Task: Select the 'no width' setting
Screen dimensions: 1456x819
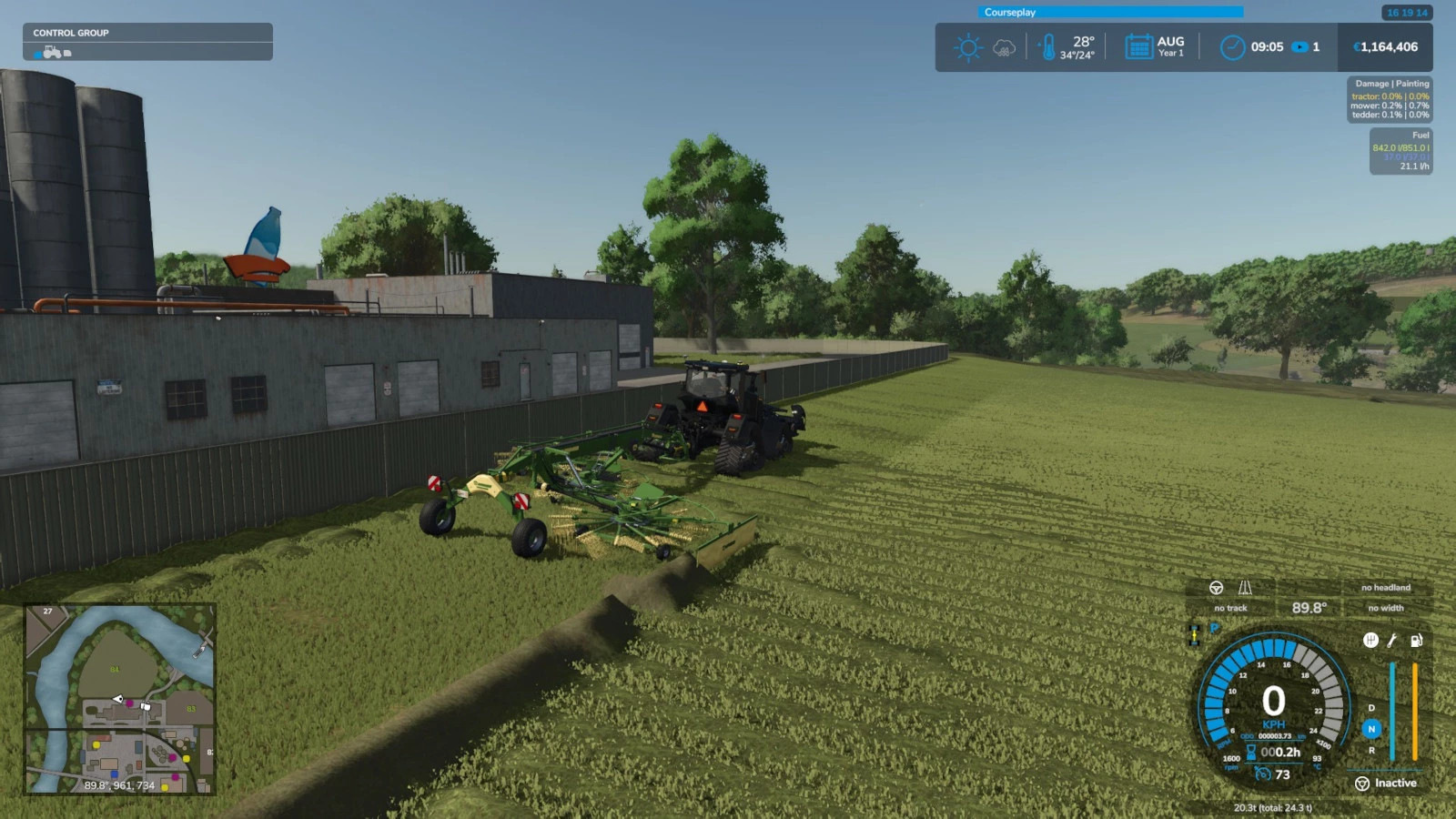Action: coord(1385,608)
